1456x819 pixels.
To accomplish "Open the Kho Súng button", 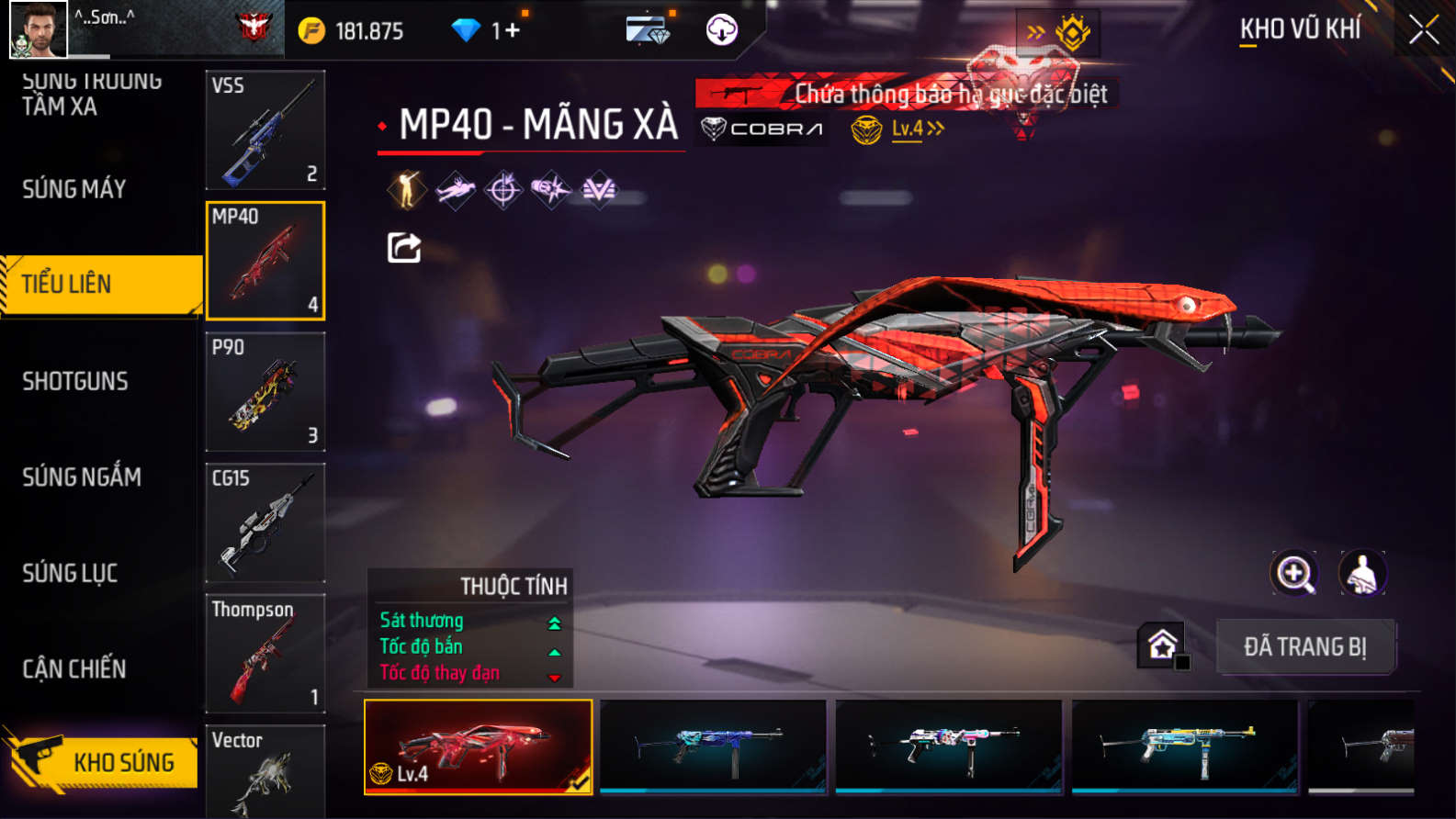I will point(101,761).
